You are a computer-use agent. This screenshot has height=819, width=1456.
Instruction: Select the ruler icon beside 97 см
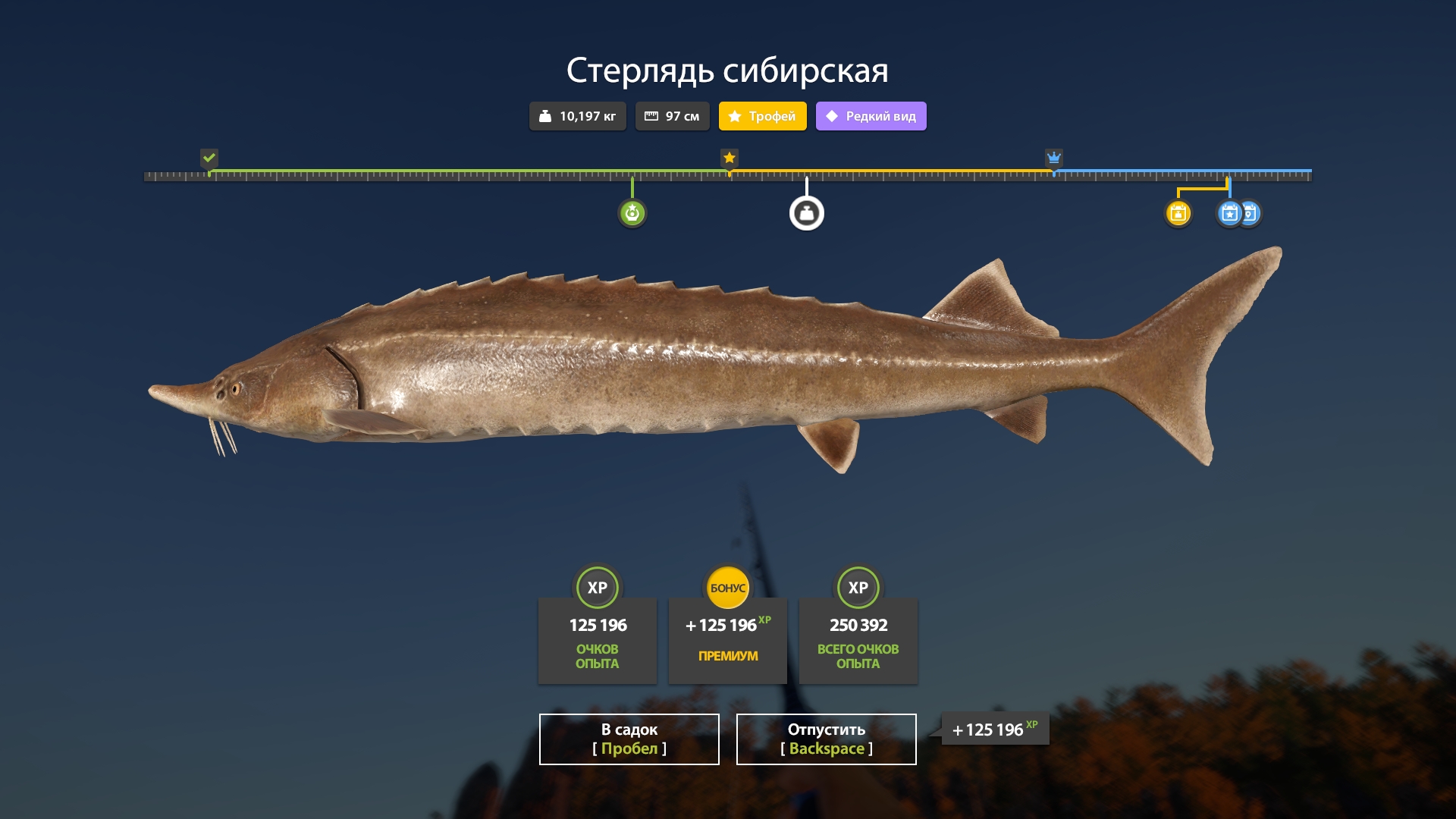click(652, 116)
